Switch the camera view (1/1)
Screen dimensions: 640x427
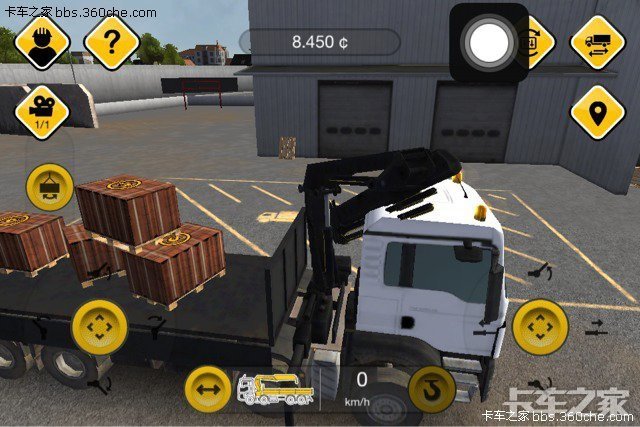pyautogui.click(x=42, y=111)
